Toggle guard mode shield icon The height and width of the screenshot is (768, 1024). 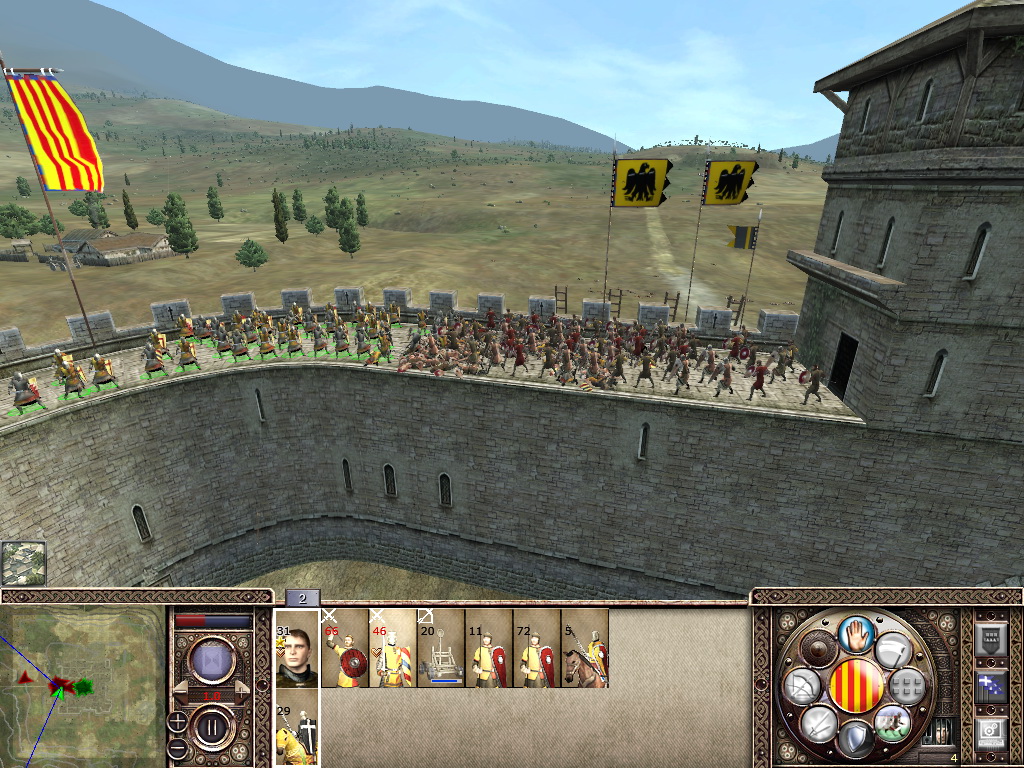[x=856, y=739]
